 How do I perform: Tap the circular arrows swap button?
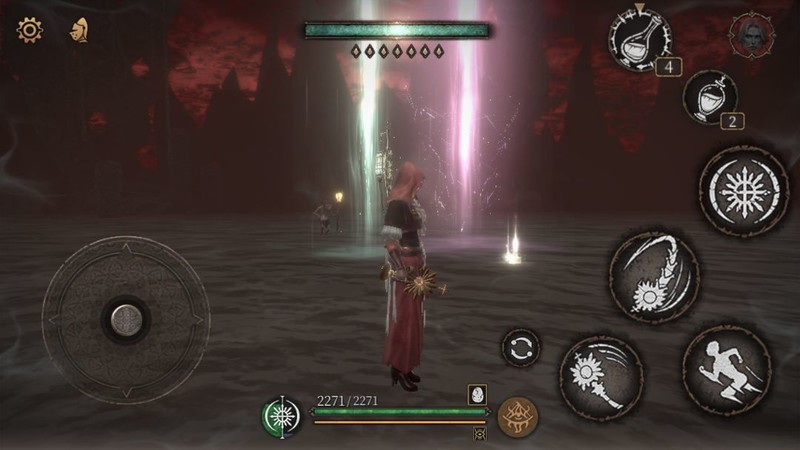520,347
